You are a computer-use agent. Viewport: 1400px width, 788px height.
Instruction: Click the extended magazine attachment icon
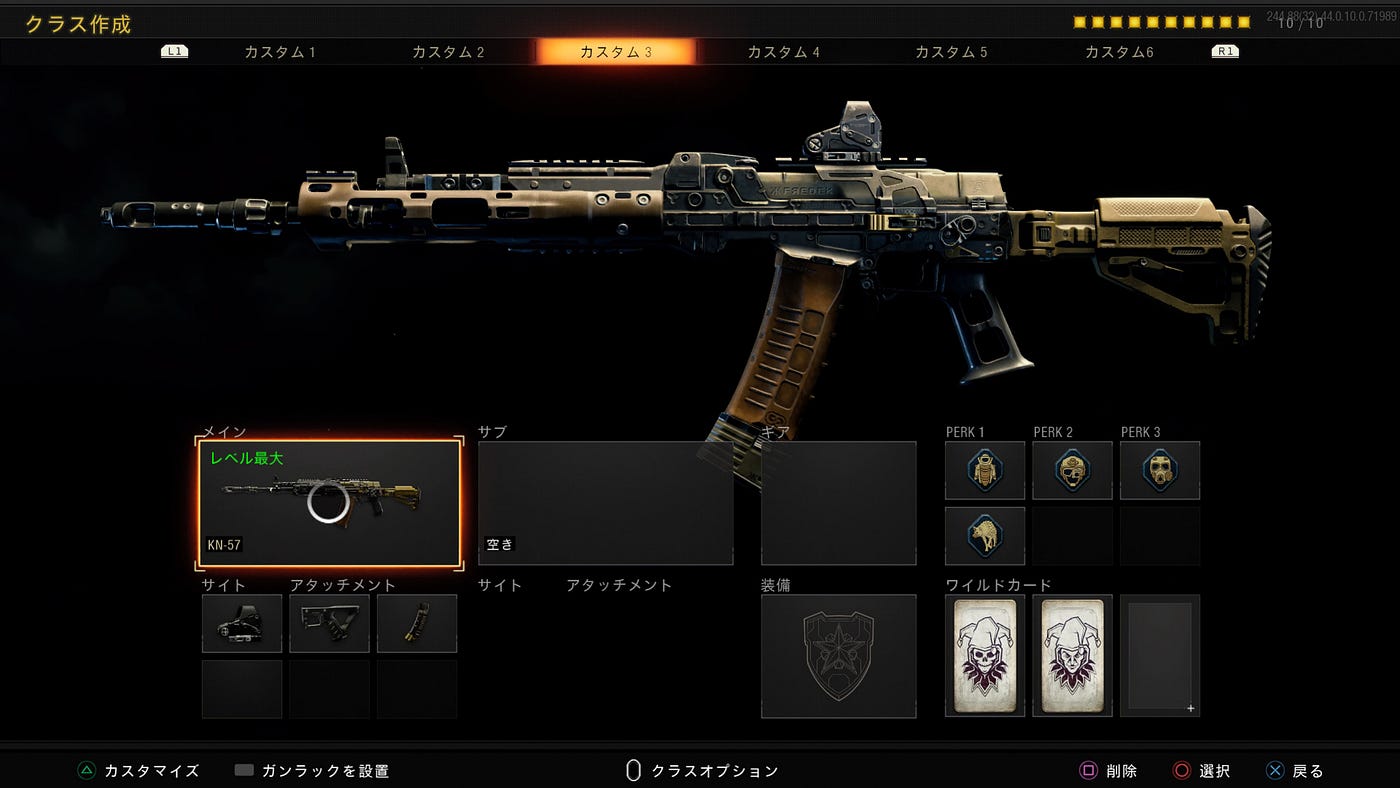point(417,623)
